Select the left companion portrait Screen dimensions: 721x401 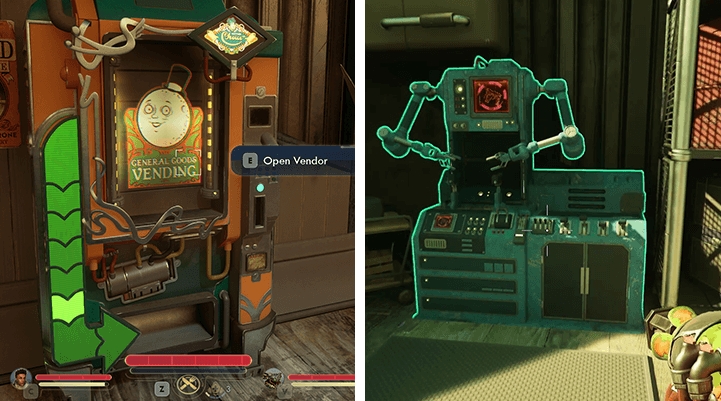[20, 378]
